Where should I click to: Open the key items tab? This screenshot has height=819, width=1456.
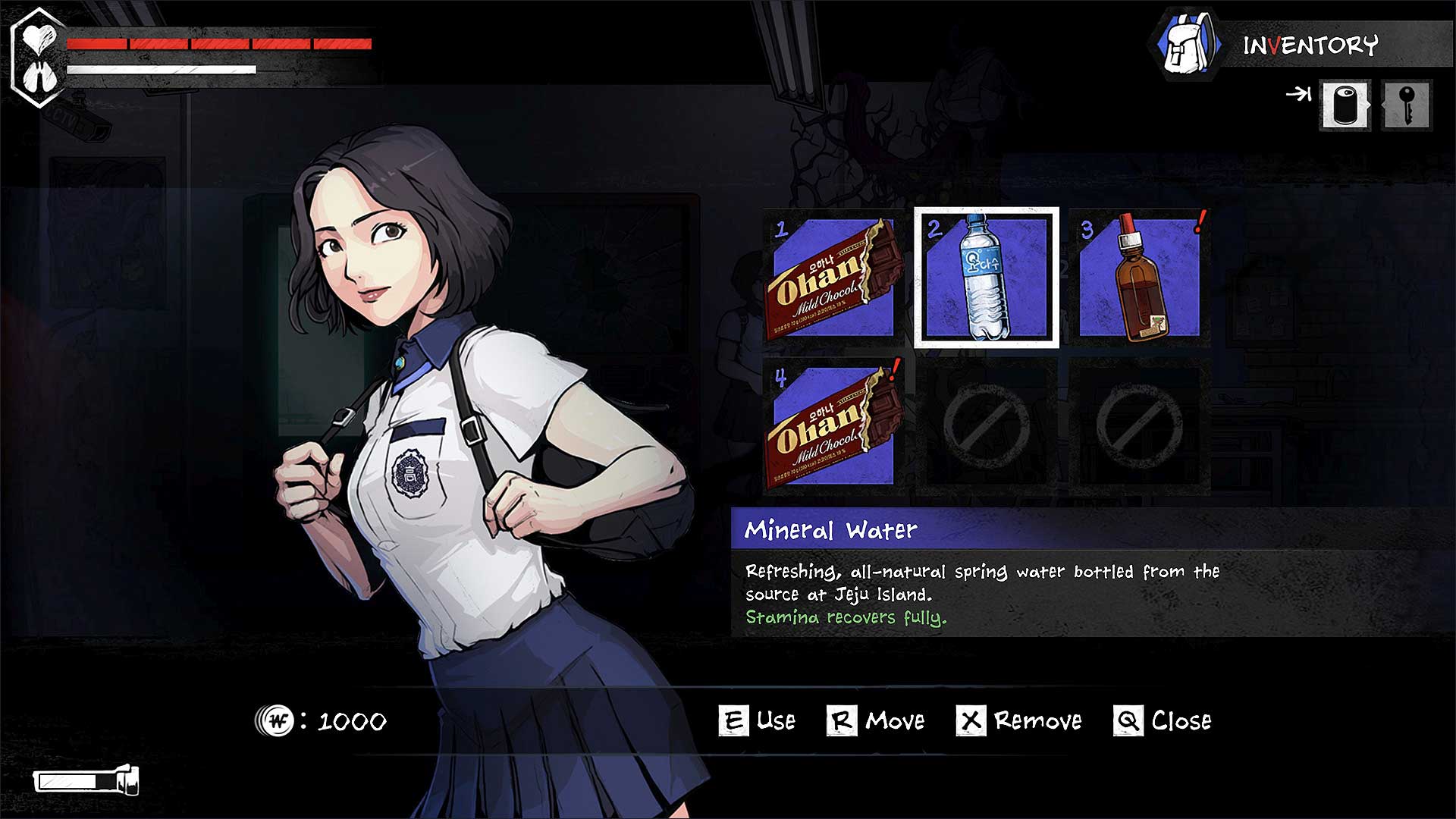1407,105
